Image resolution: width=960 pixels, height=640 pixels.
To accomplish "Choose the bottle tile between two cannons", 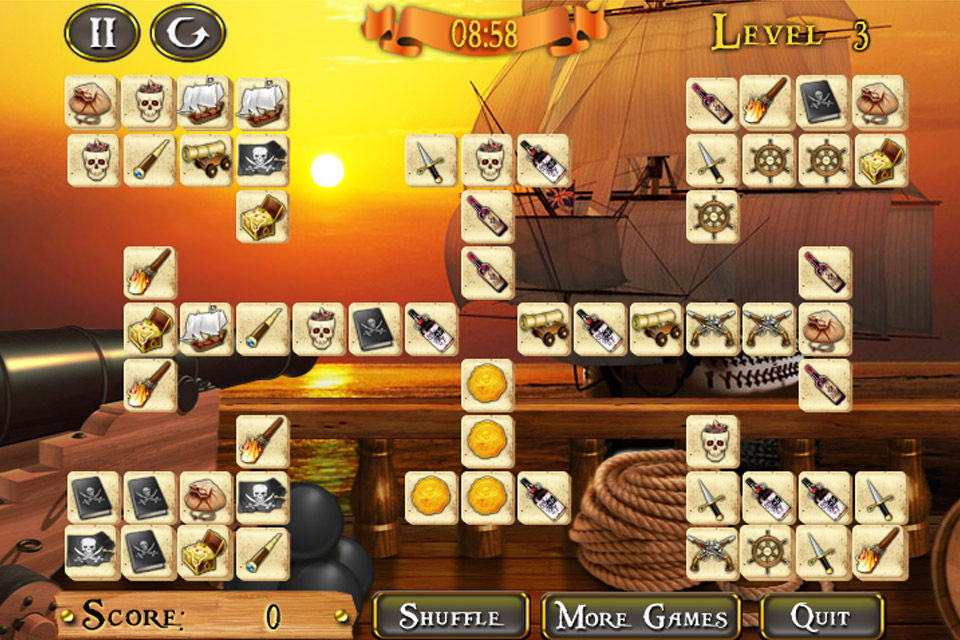I will (600, 329).
